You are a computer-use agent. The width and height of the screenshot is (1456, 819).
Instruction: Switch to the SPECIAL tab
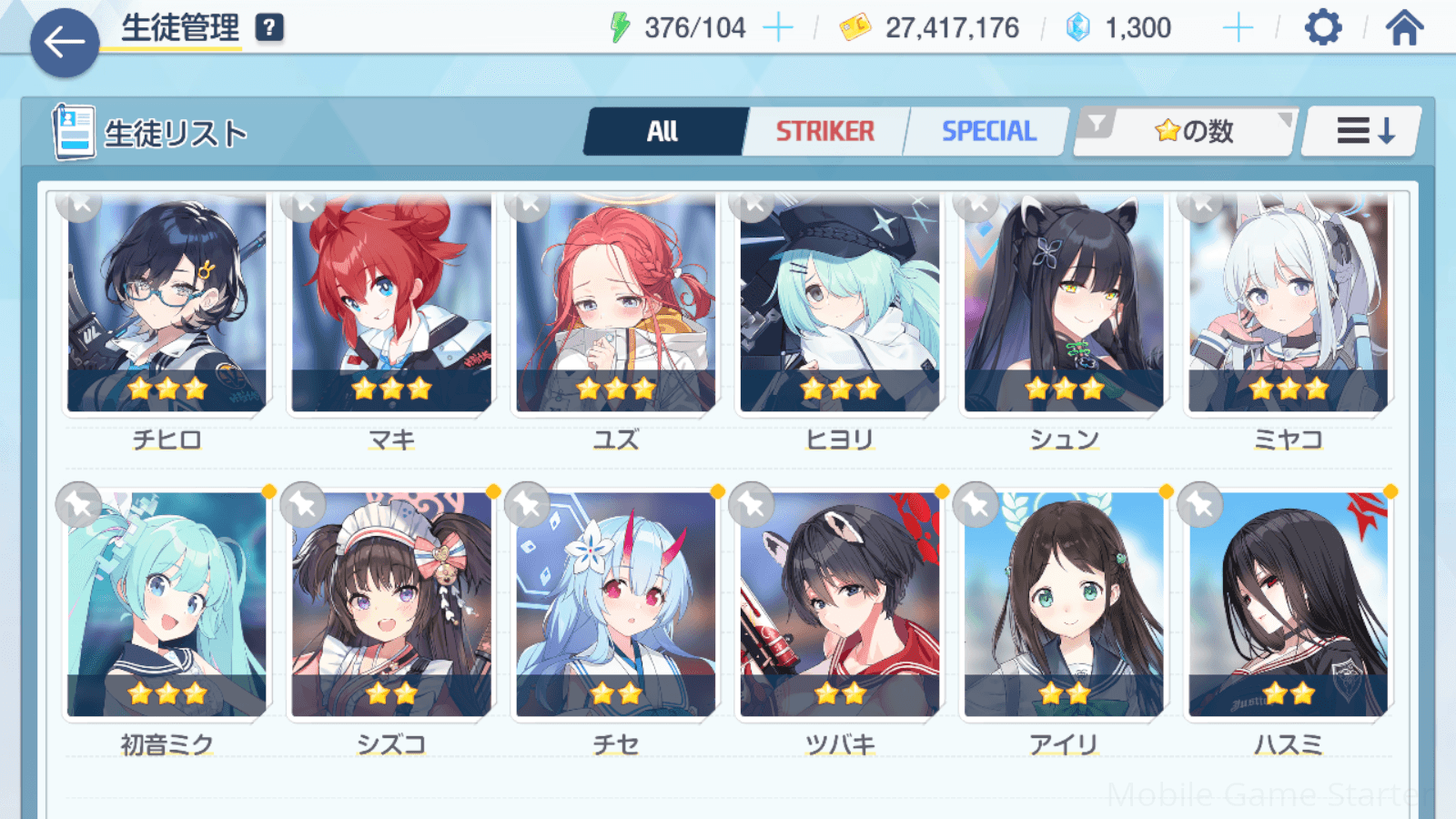click(x=988, y=132)
